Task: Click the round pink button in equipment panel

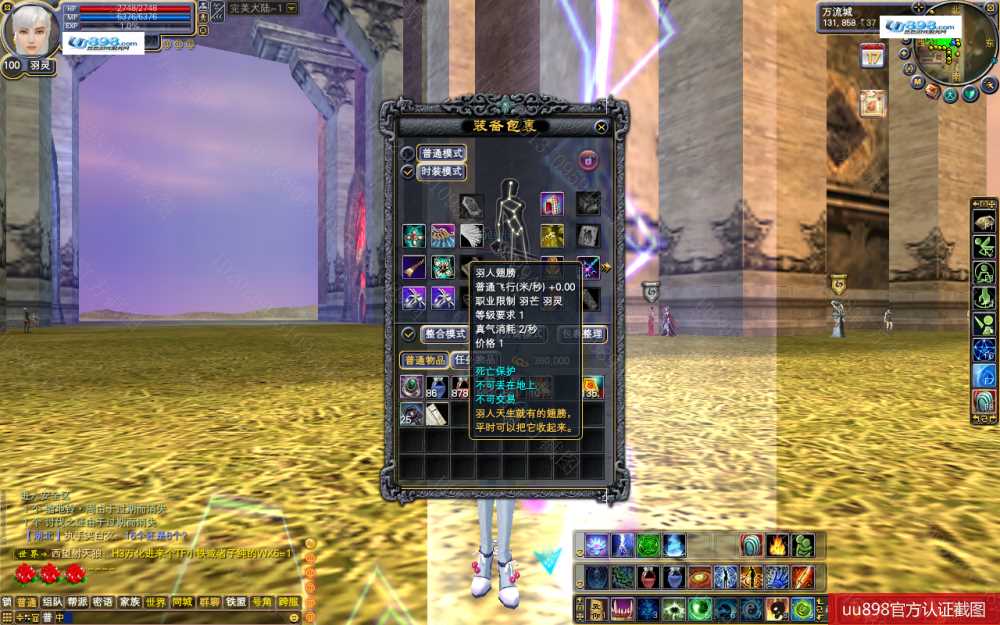Action: pyautogui.click(x=588, y=159)
